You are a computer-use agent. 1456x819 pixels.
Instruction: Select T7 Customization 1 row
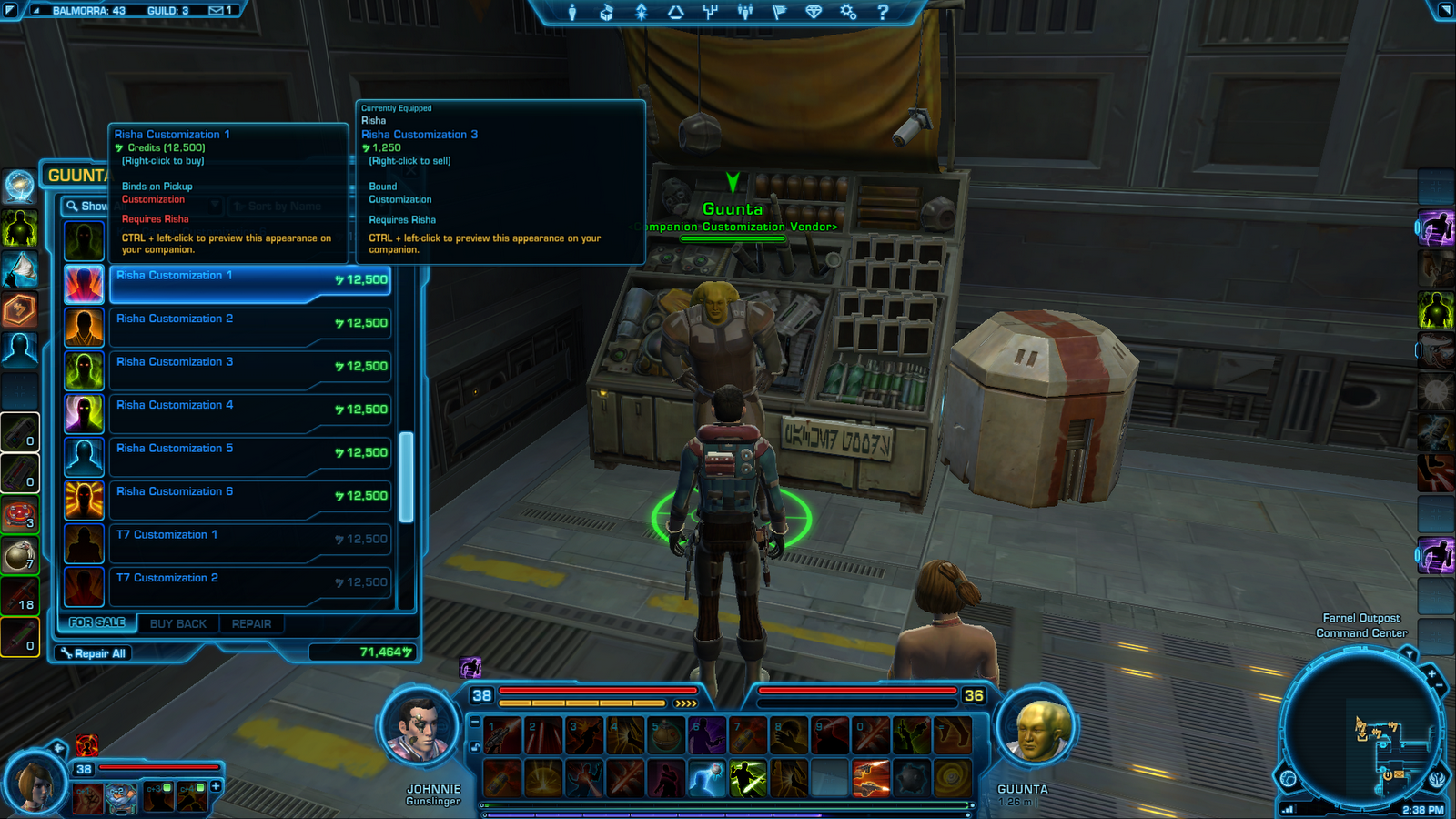click(250, 542)
